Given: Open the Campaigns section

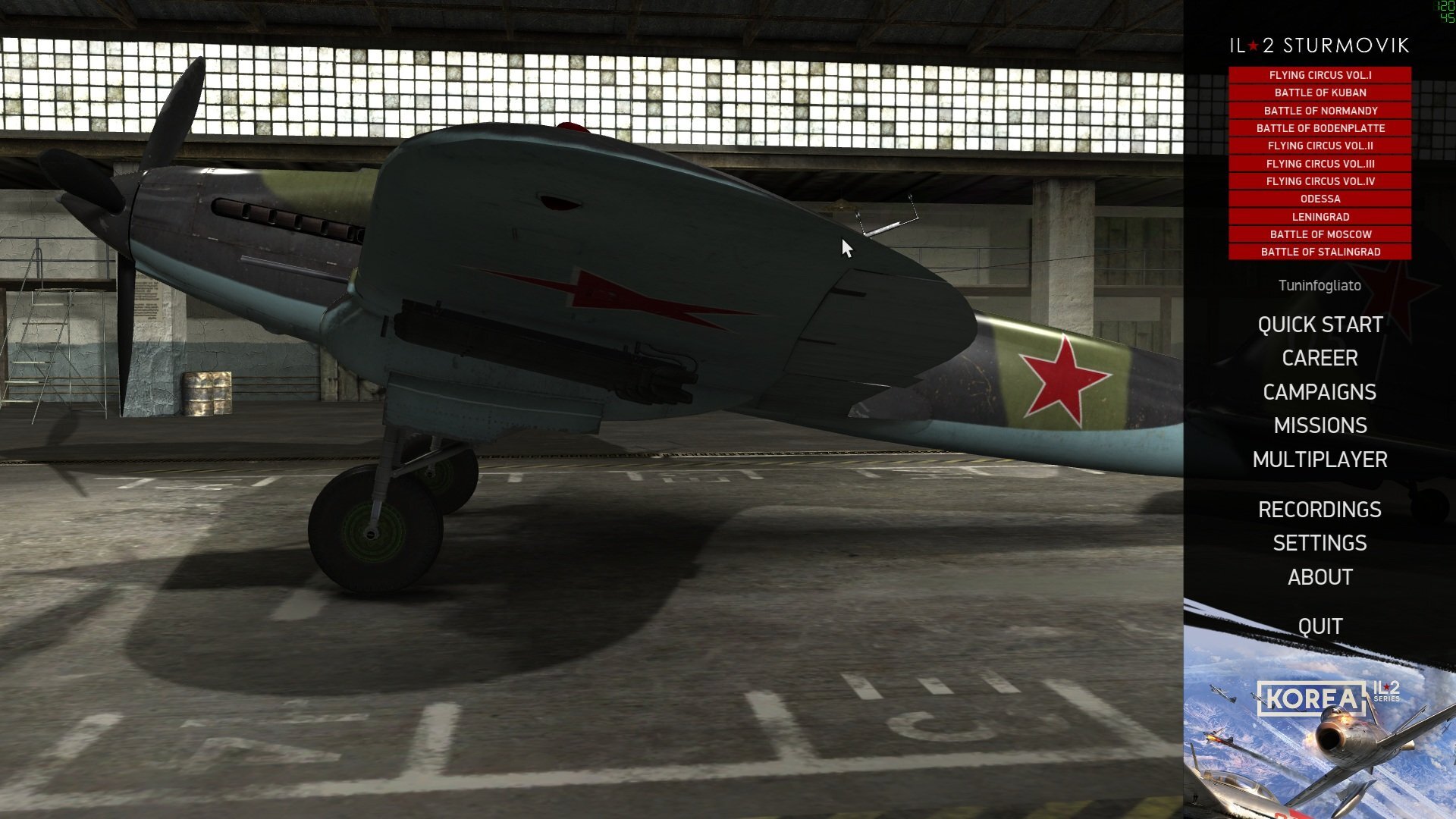Looking at the screenshot, I should point(1319,393).
